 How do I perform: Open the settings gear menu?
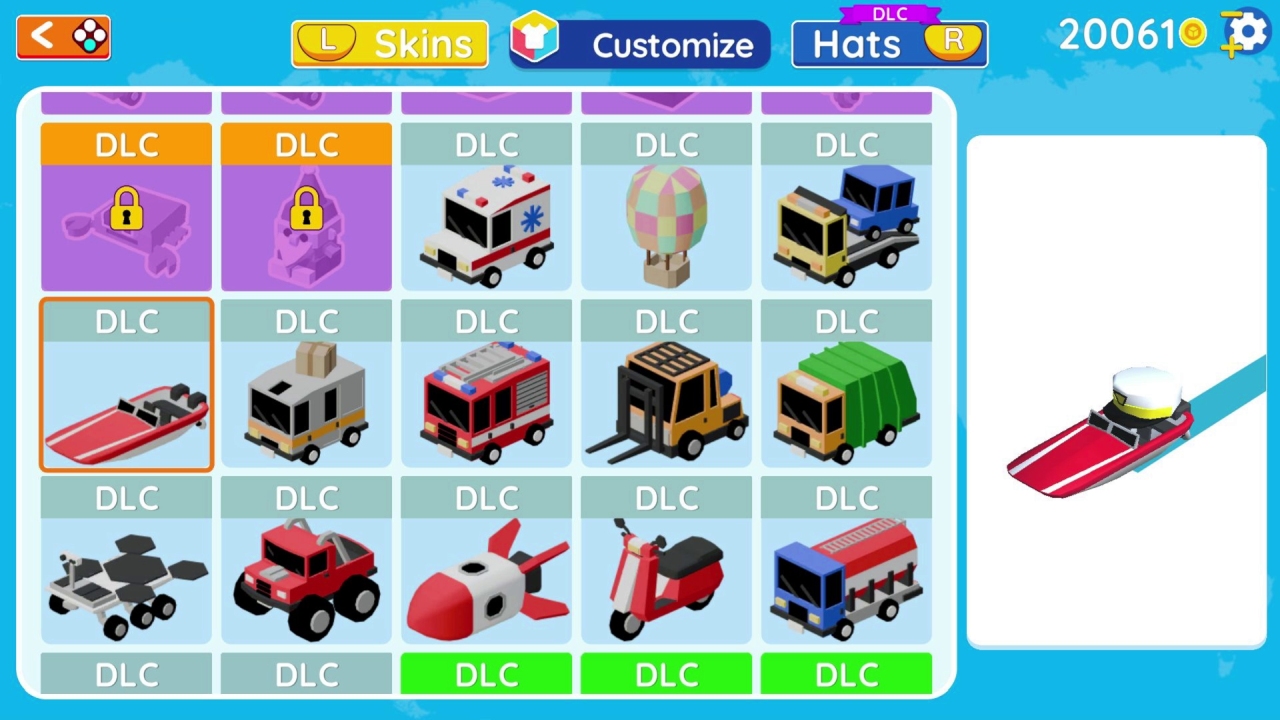[1245, 33]
